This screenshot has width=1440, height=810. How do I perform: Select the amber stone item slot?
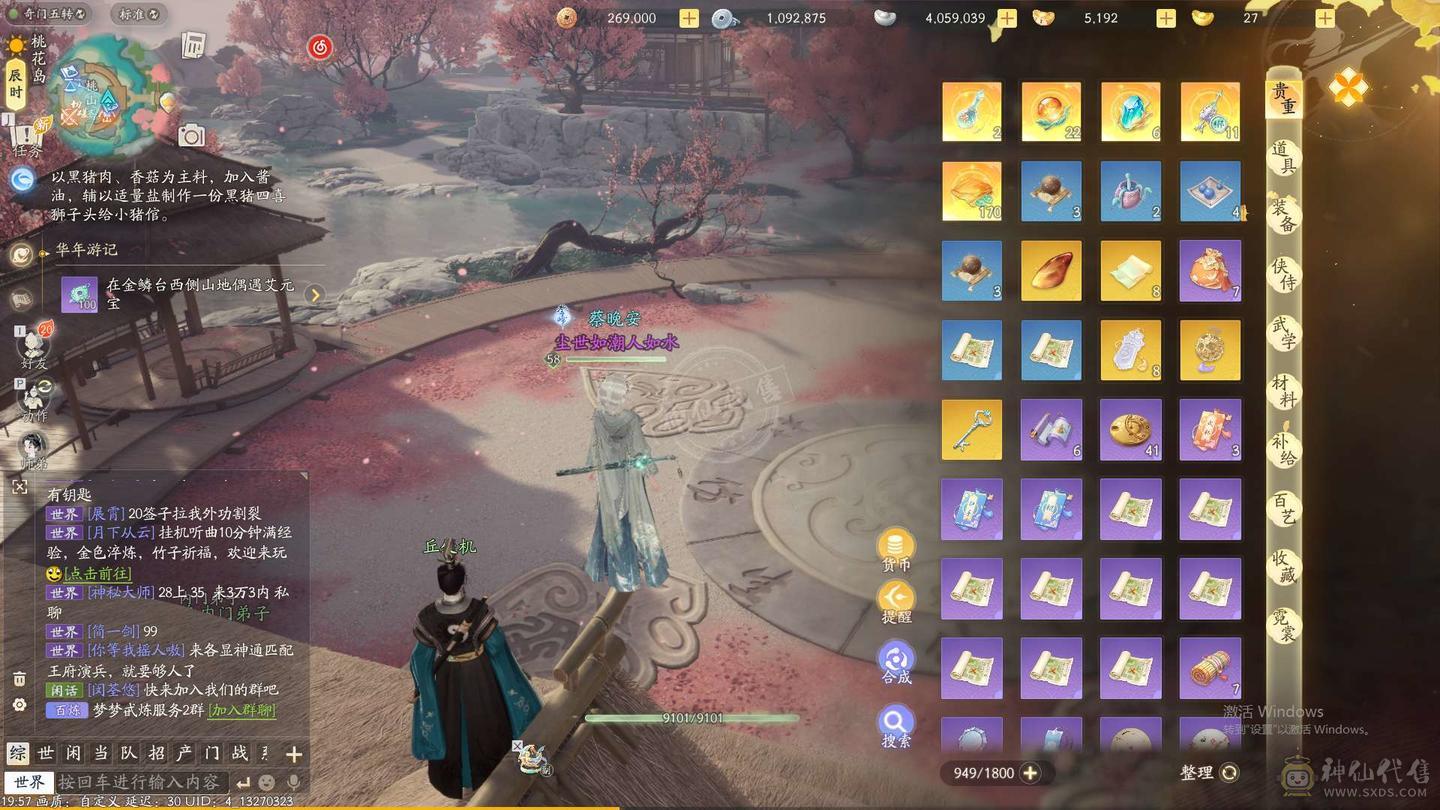pyautogui.click(x=1051, y=271)
